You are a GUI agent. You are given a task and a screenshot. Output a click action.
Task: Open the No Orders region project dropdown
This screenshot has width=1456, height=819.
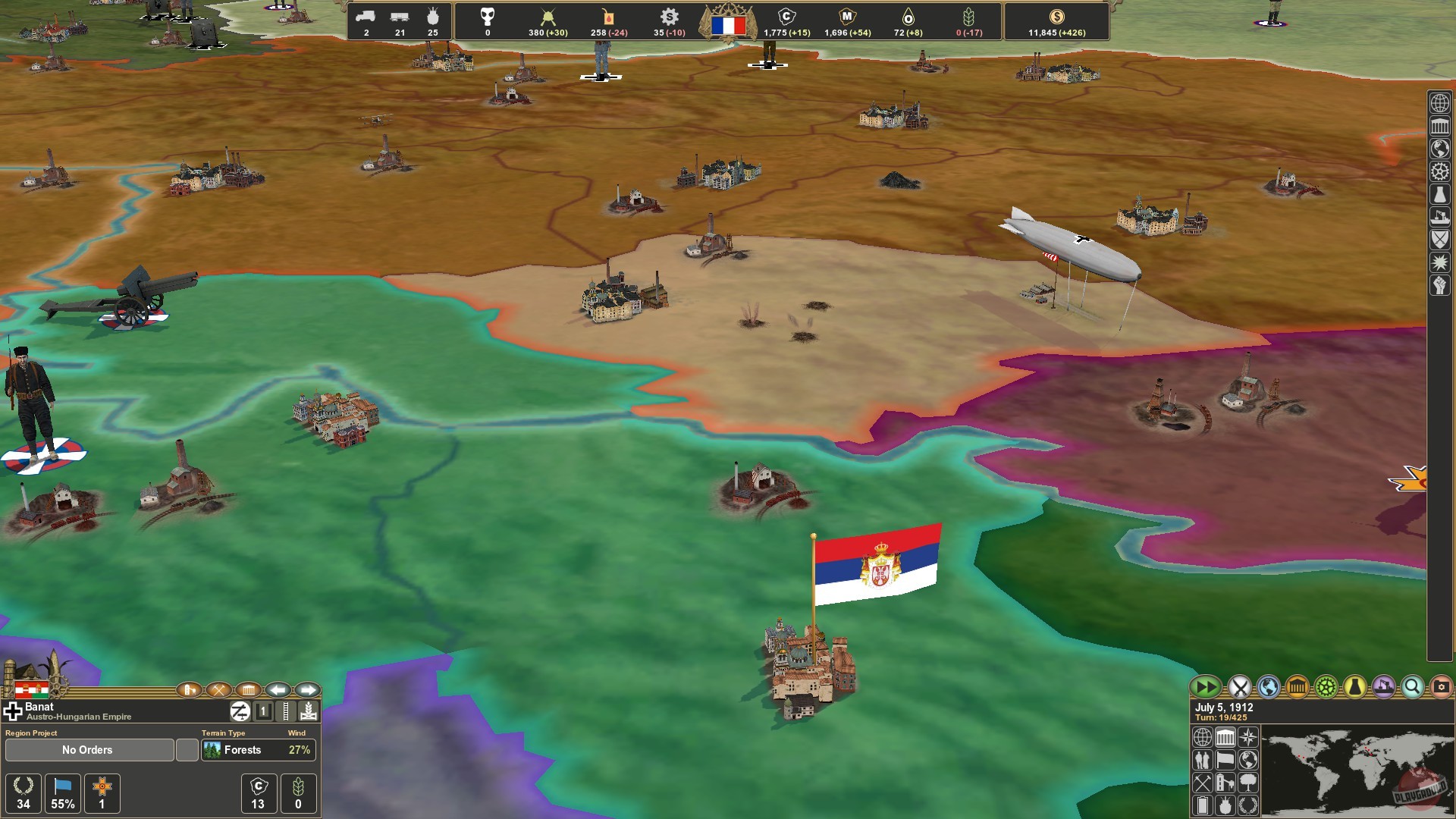point(89,749)
